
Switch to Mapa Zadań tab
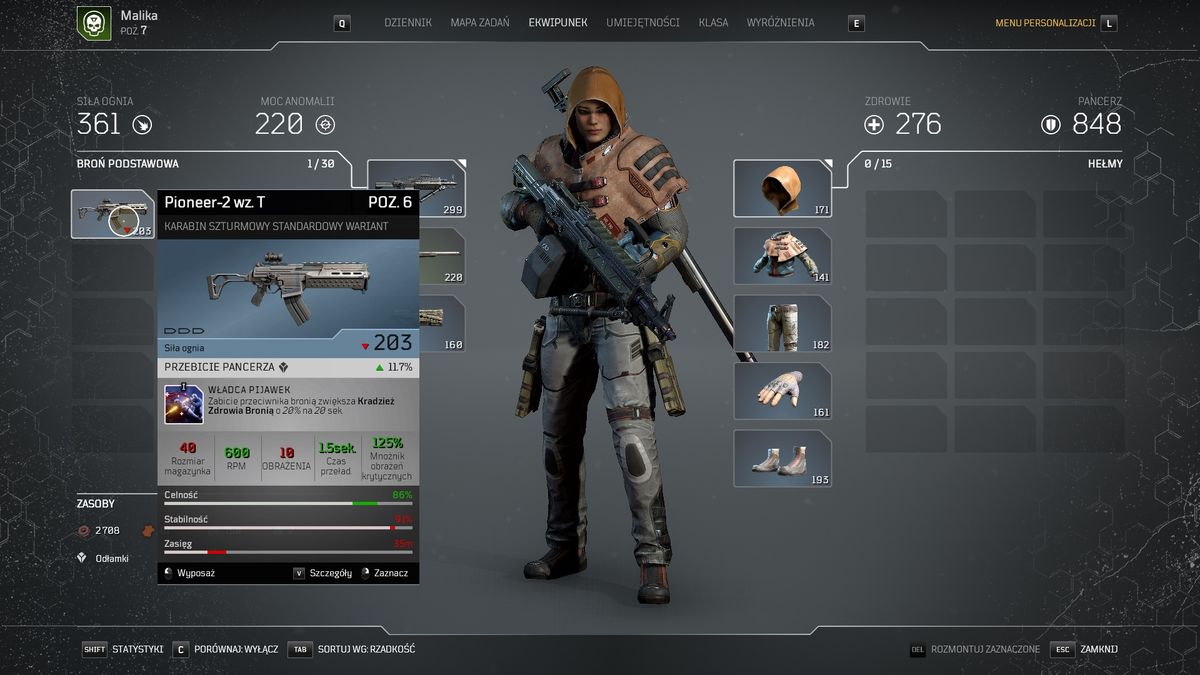(x=479, y=22)
